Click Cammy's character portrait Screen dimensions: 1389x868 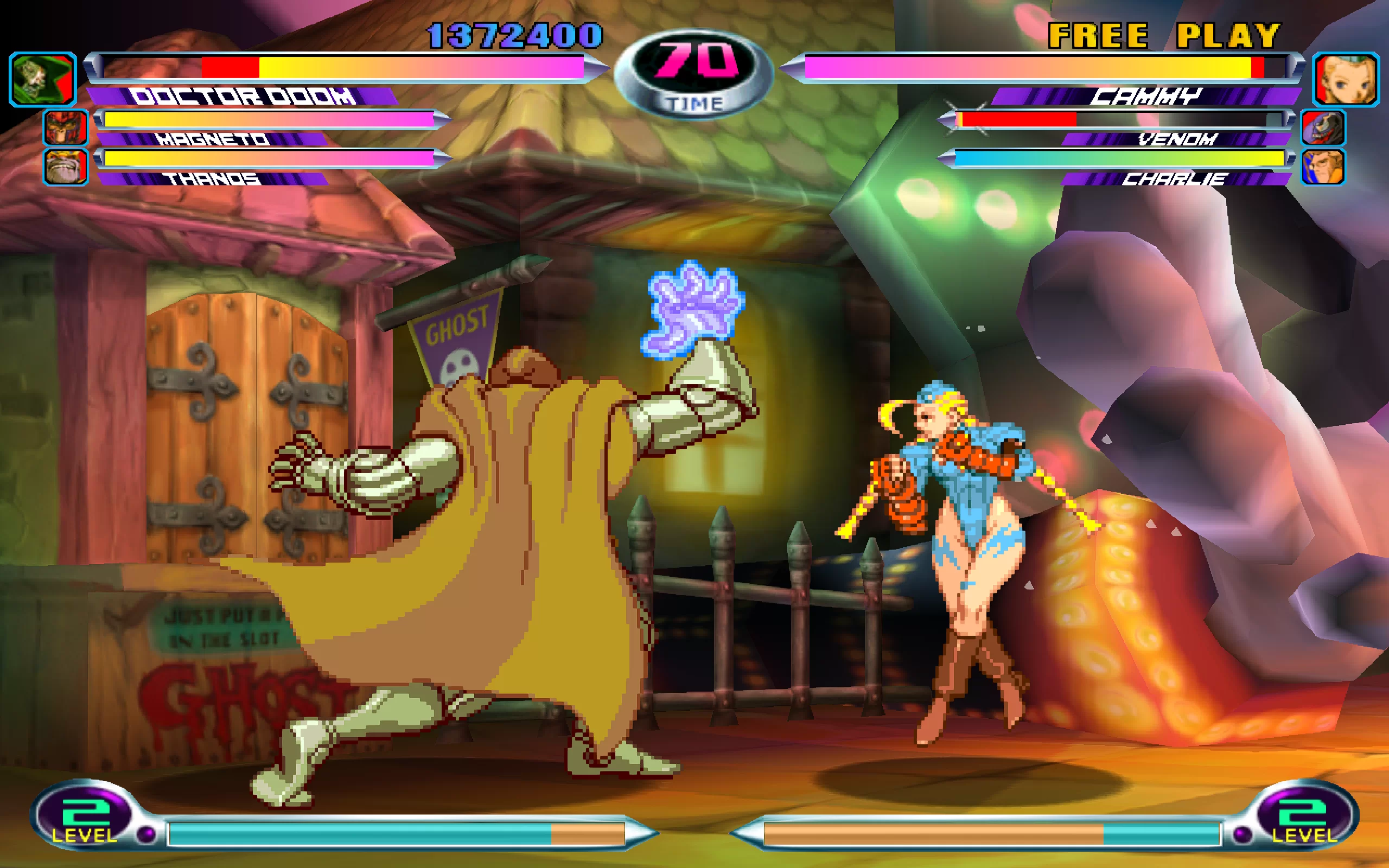[1346, 79]
